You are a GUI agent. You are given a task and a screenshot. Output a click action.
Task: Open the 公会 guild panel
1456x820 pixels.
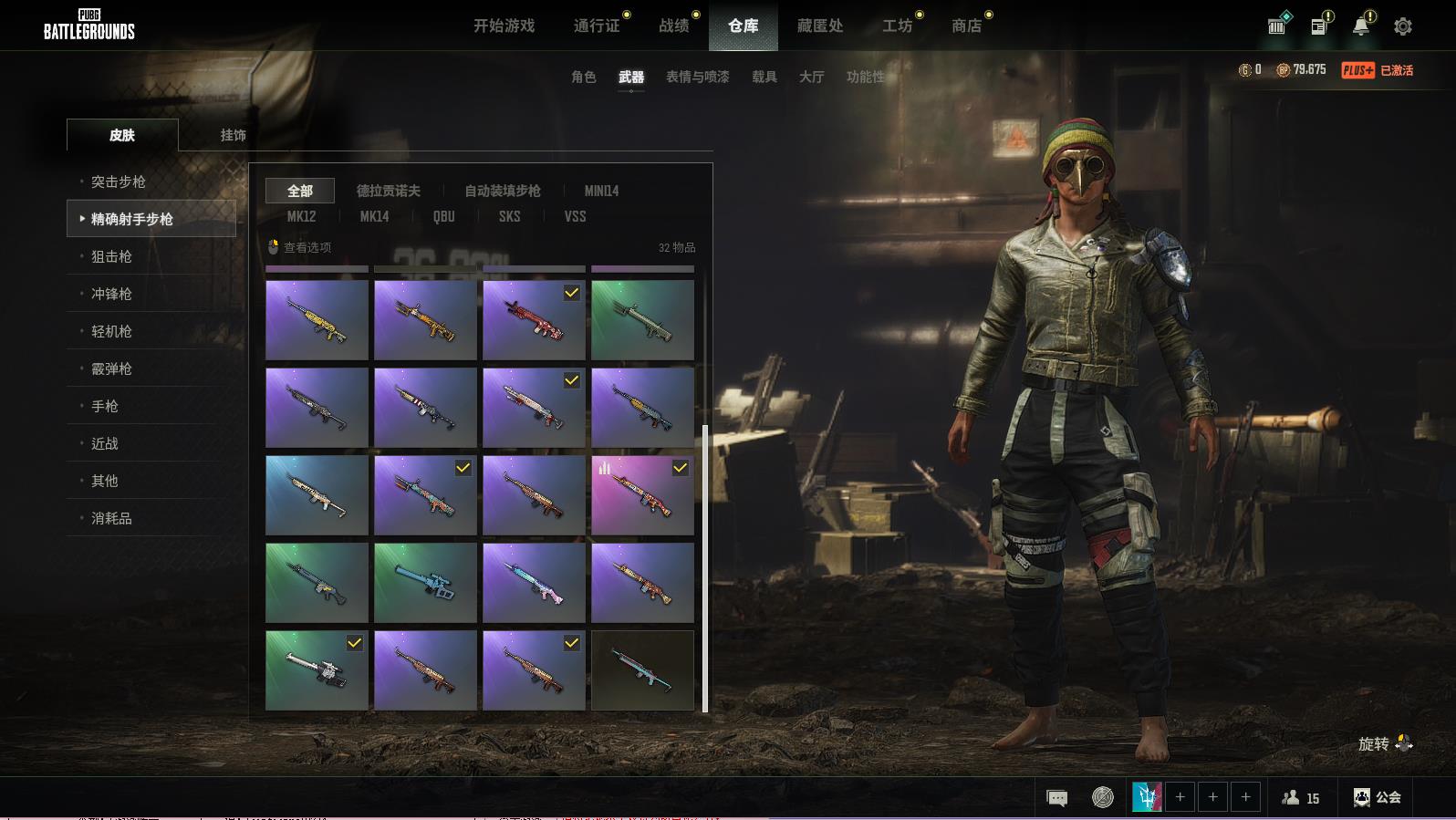pyautogui.click(x=1377, y=797)
